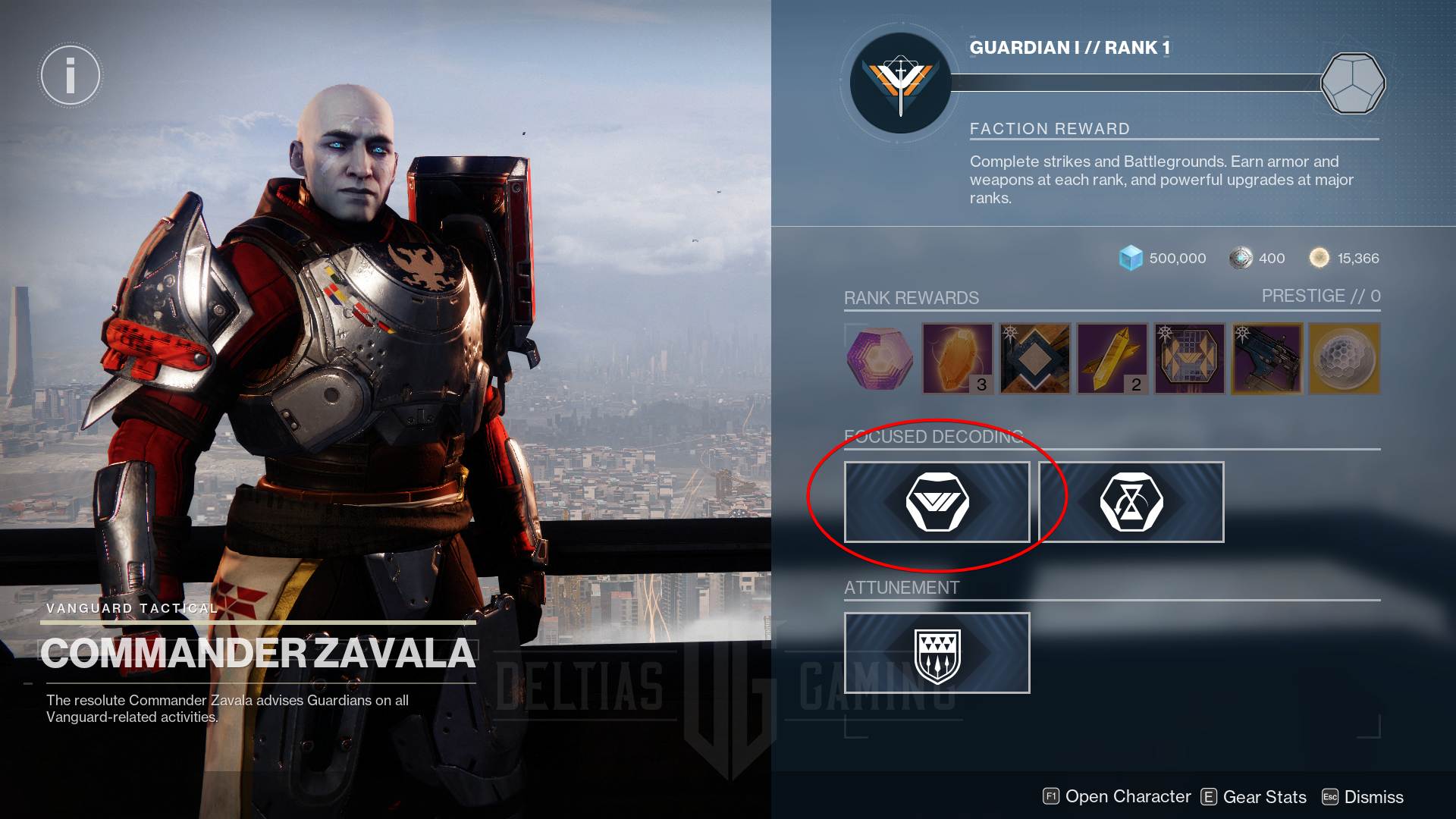
Task: Select the golden prism reward marked 2
Action: pyautogui.click(x=1112, y=359)
